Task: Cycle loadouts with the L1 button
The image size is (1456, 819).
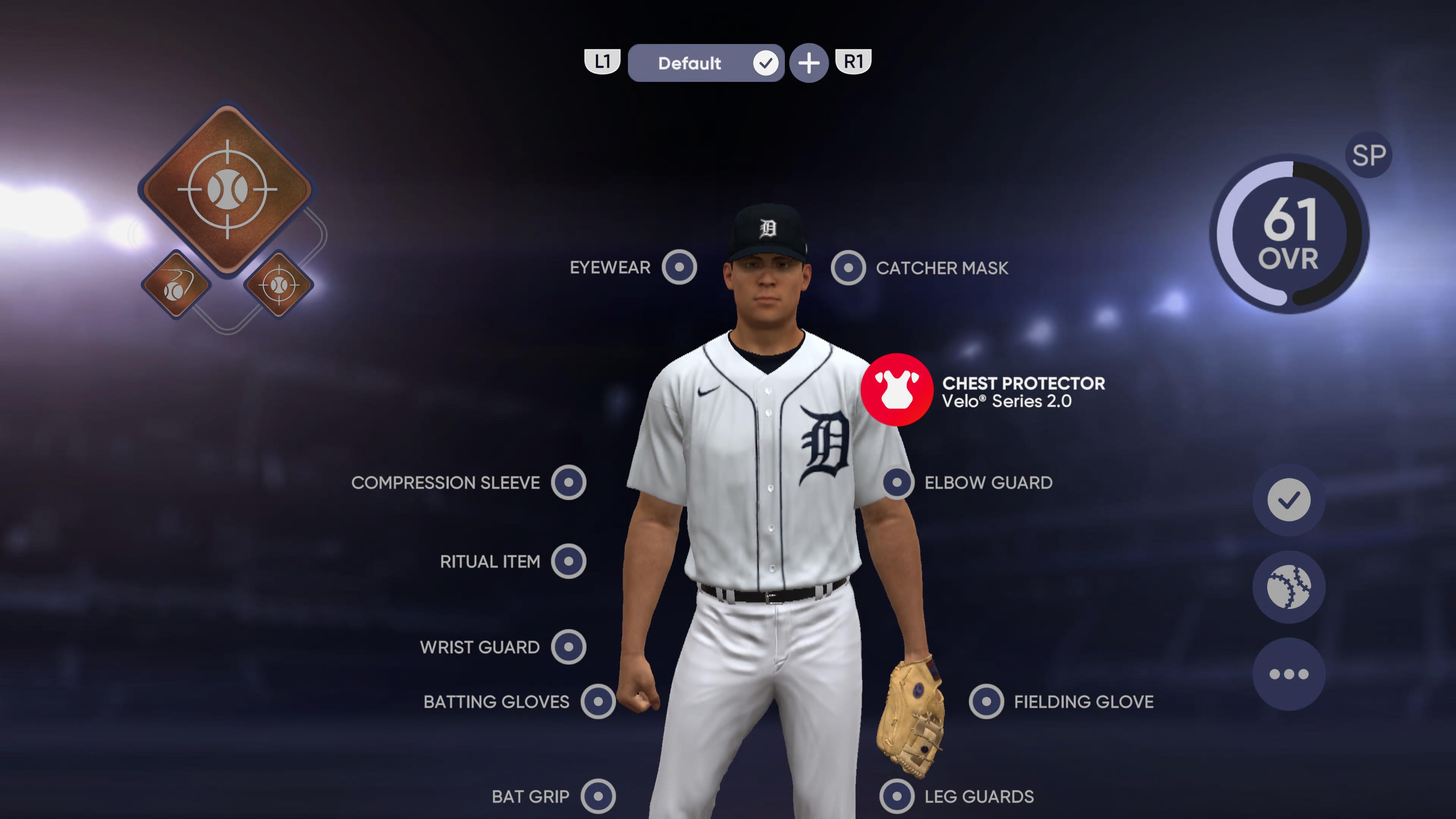Action: pos(602,62)
